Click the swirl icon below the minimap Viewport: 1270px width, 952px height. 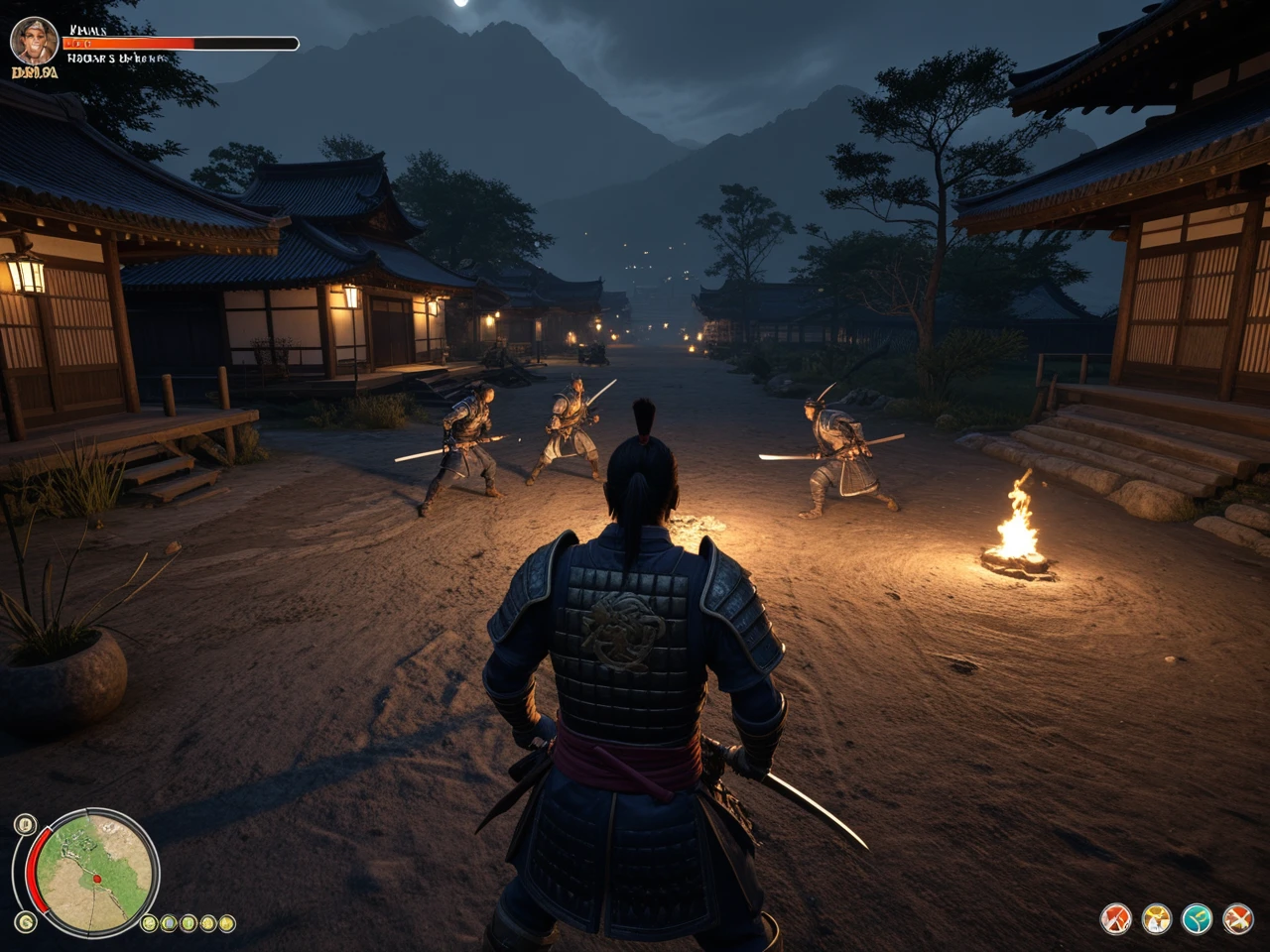[x=26, y=922]
